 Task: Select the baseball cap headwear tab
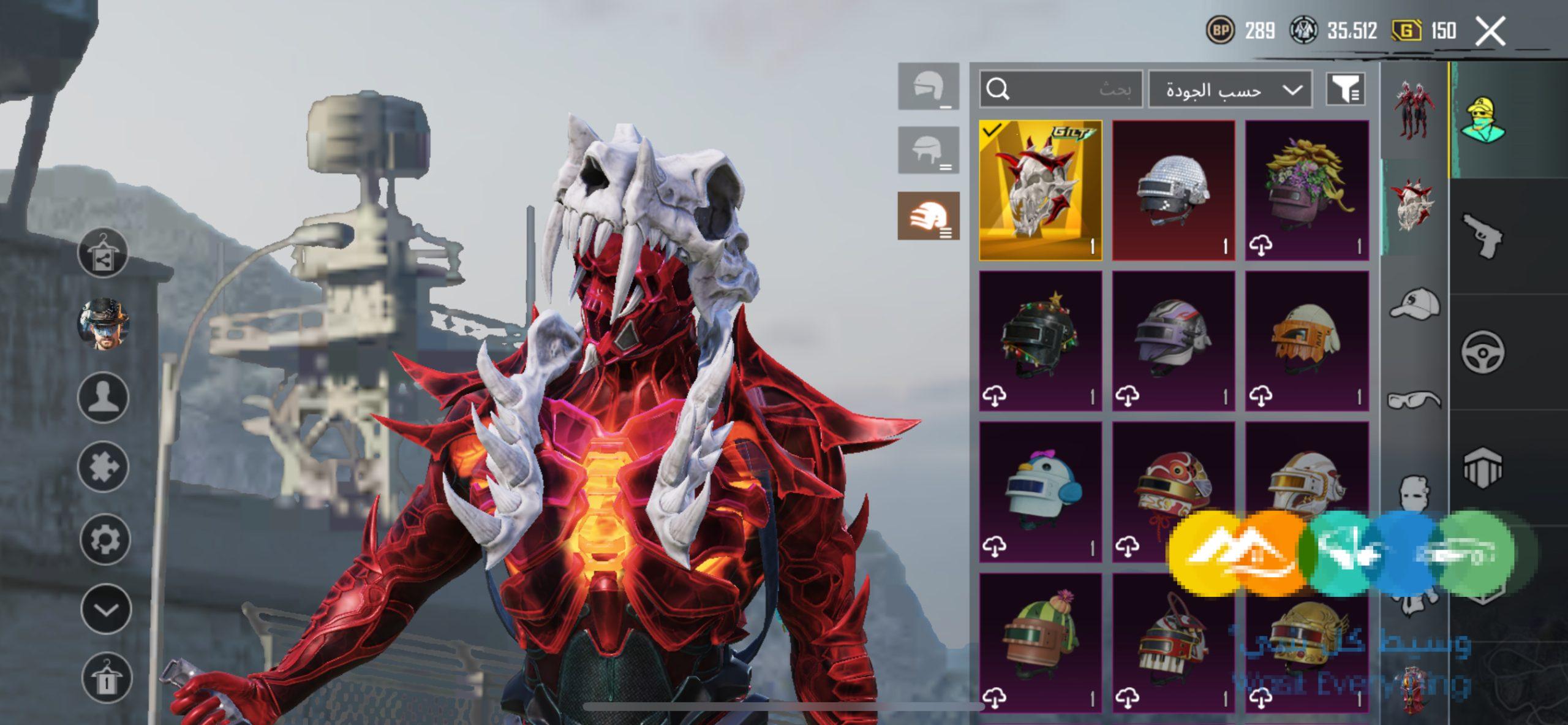click(x=1414, y=305)
